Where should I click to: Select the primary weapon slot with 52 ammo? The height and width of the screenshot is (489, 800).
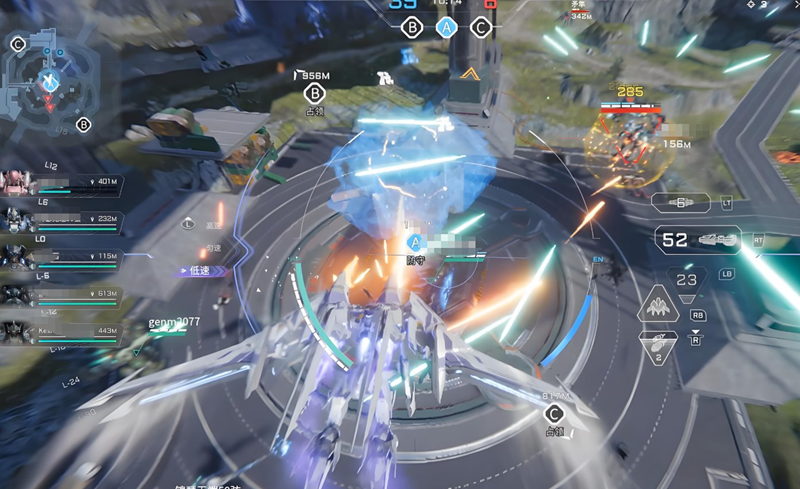tap(698, 240)
